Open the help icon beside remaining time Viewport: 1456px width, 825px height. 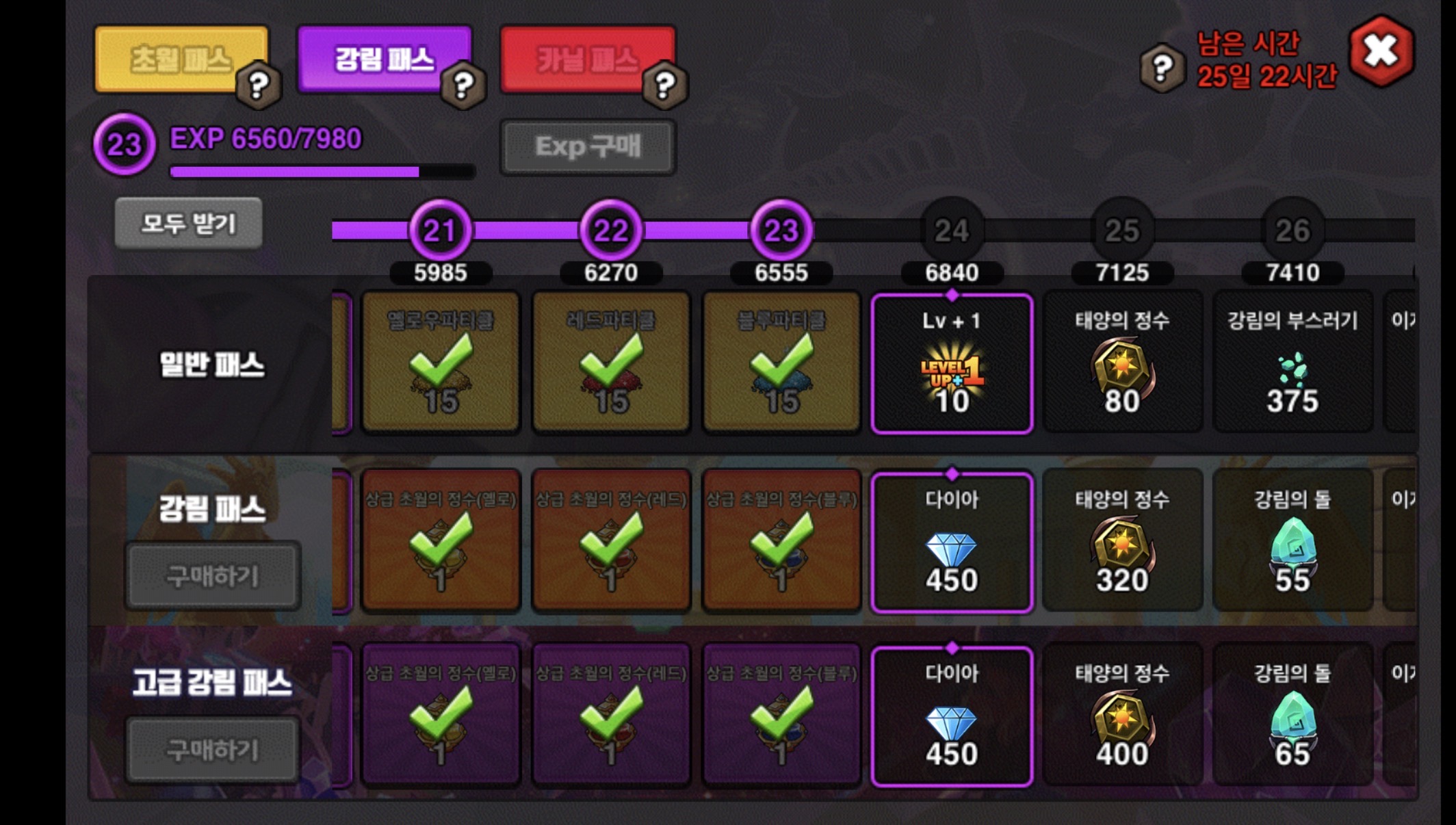(1162, 68)
